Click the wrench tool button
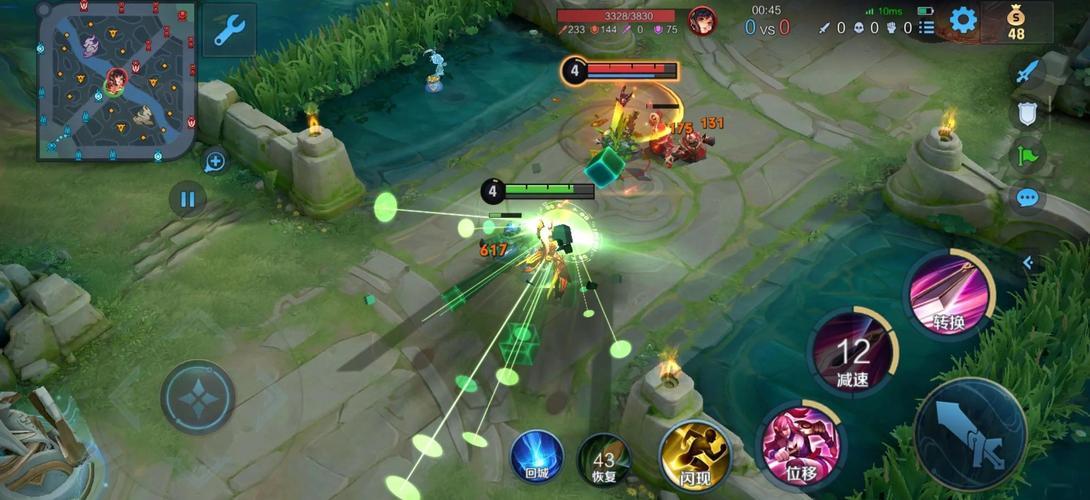Screen dimensions: 1090x500 (229, 31)
